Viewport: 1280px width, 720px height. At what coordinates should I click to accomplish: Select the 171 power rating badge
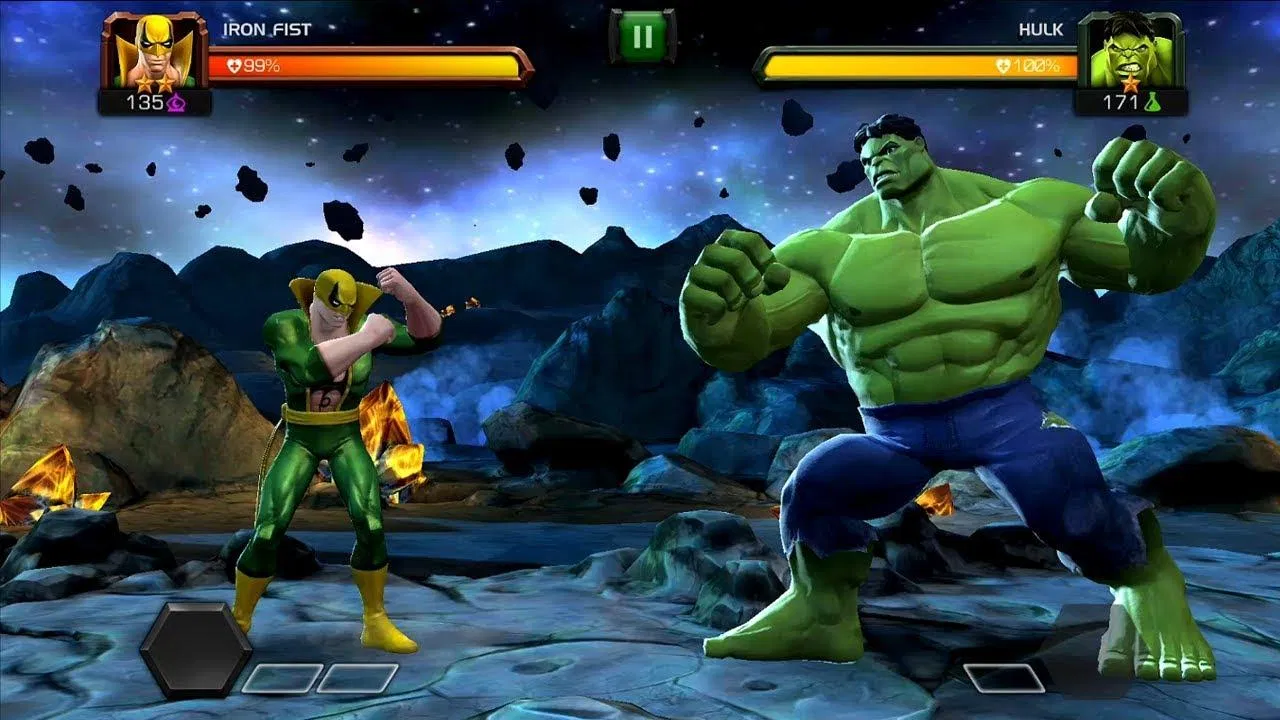coord(1122,100)
